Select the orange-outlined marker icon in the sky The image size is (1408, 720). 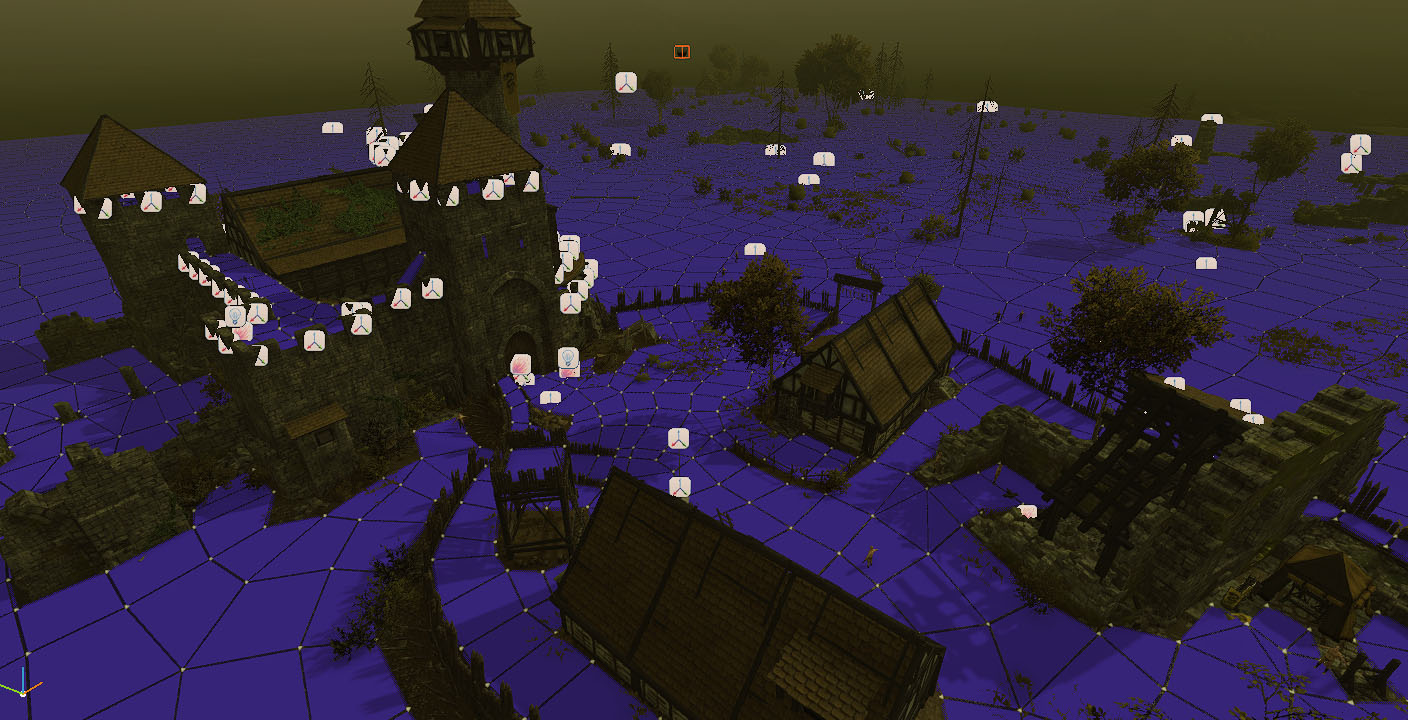681,52
